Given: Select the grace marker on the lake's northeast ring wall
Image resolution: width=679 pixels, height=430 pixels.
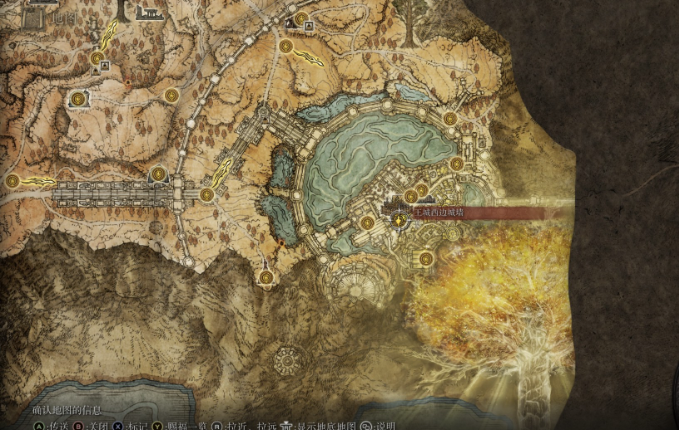Looking at the screenshot, I should coord(450,119).
